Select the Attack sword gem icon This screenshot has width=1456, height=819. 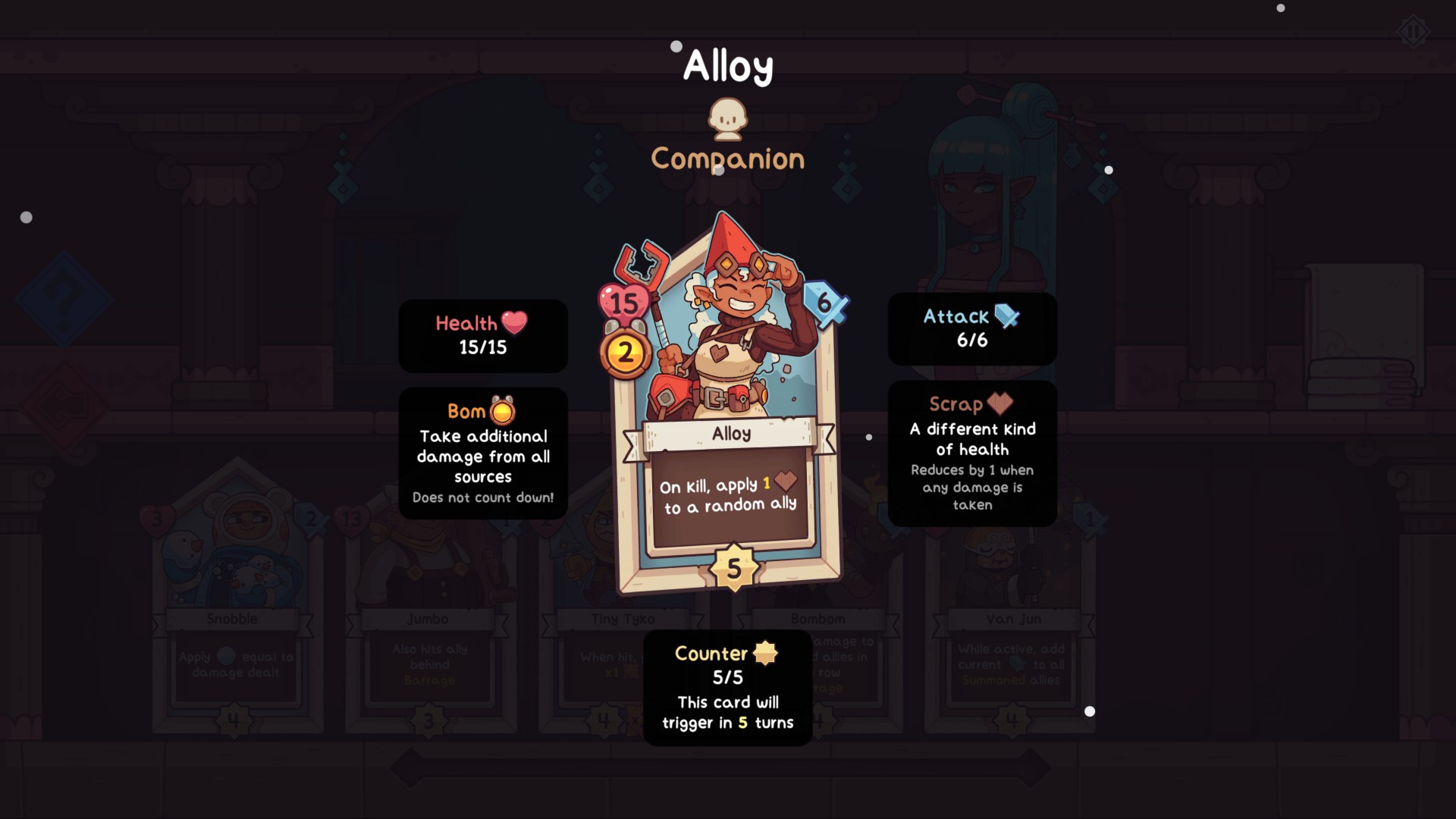click(x=1006, y=316)
